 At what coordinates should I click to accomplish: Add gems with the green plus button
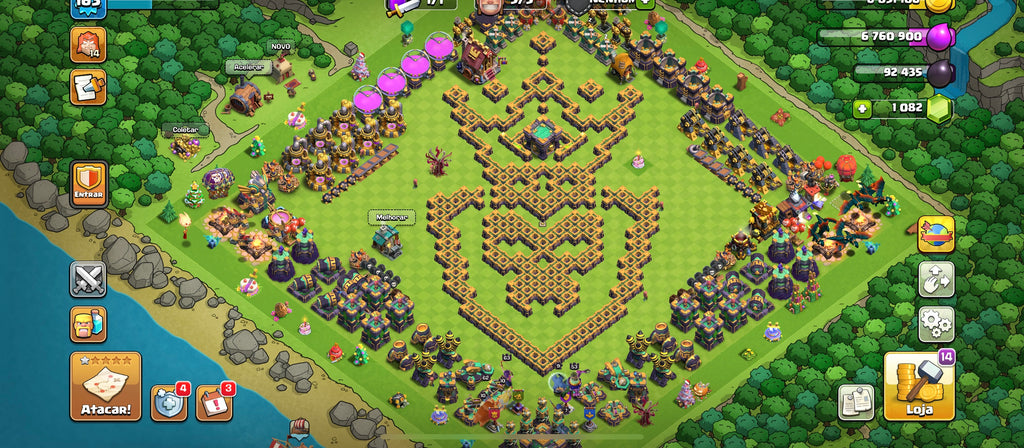[862, 107]
